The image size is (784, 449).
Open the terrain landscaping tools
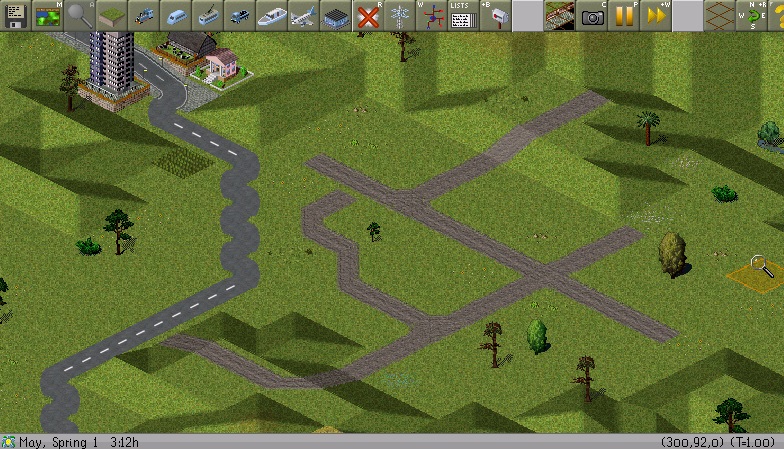(x=110, y=15)
